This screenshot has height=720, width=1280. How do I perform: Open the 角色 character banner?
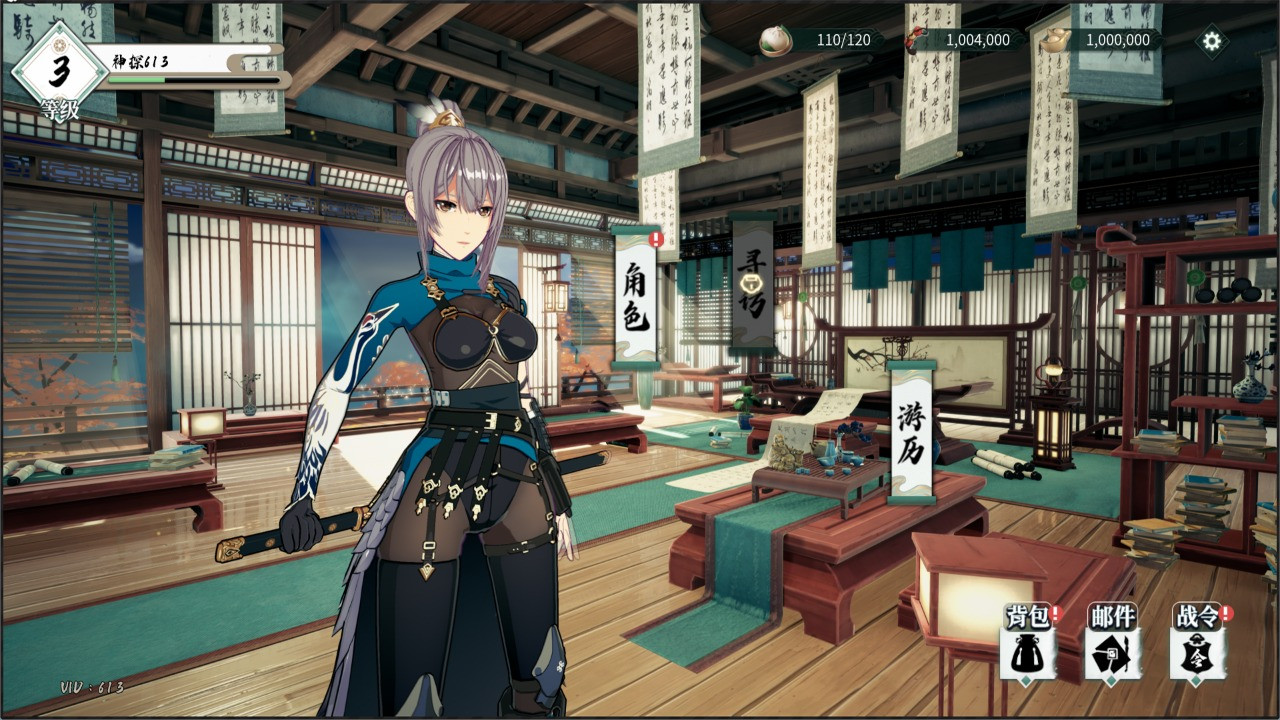(635, 295)
